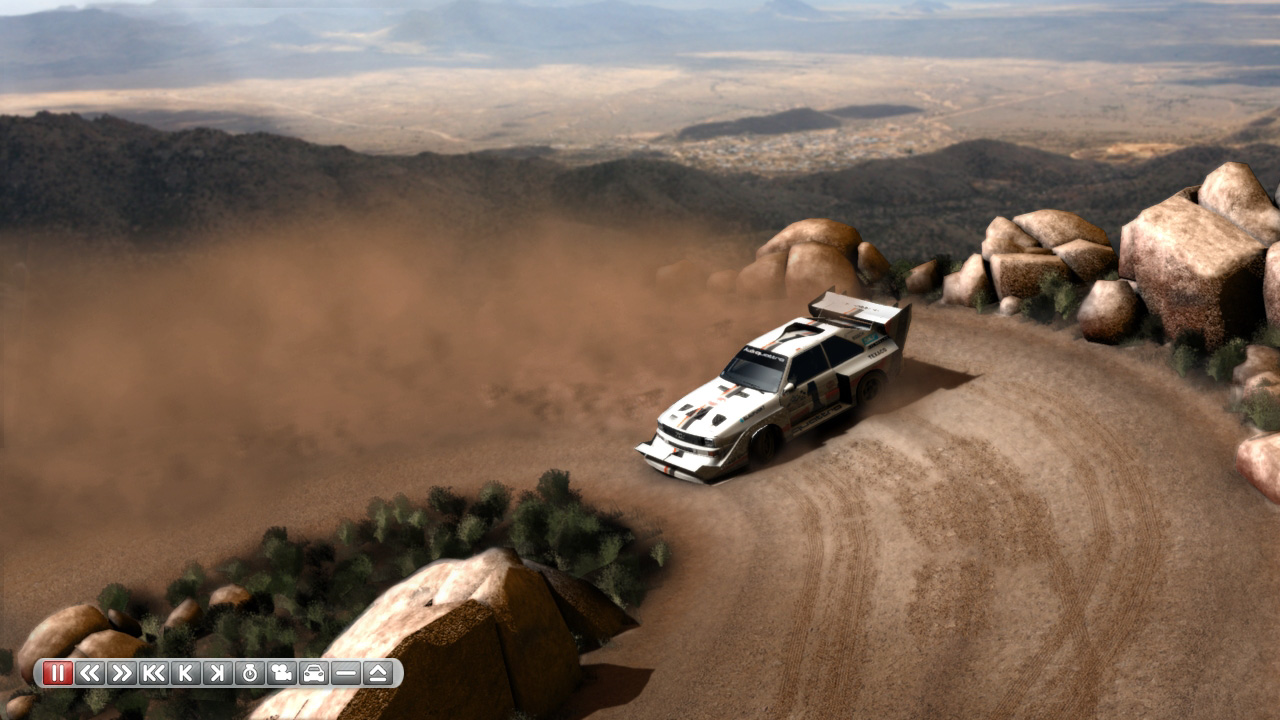Hide the replay bar with the dash button
The width and height of the screenshot is (1280, 720).
point(346,673)
